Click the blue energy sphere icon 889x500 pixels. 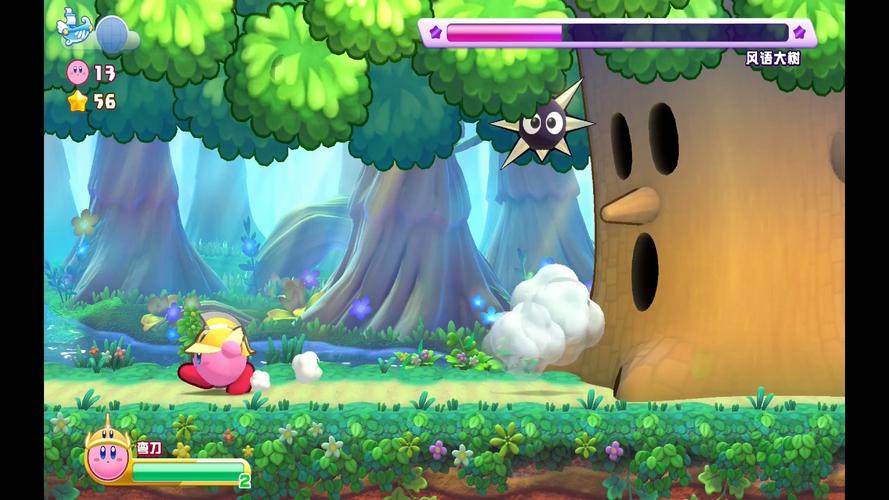point(112,33)
